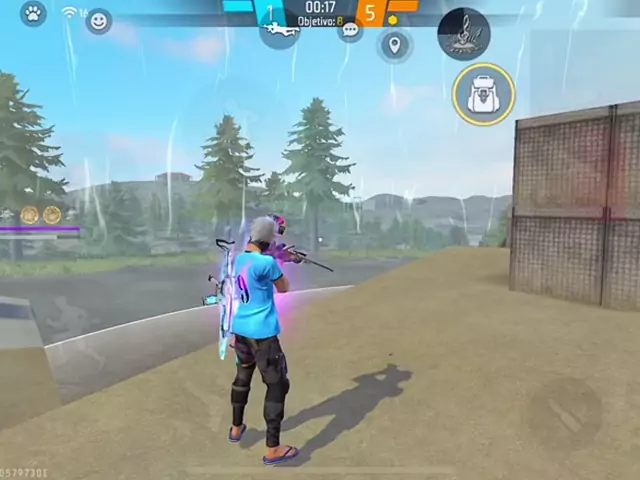Open the smiley face emote button
The height and width of the screenshot is (480, 640).
pos(98,21)
